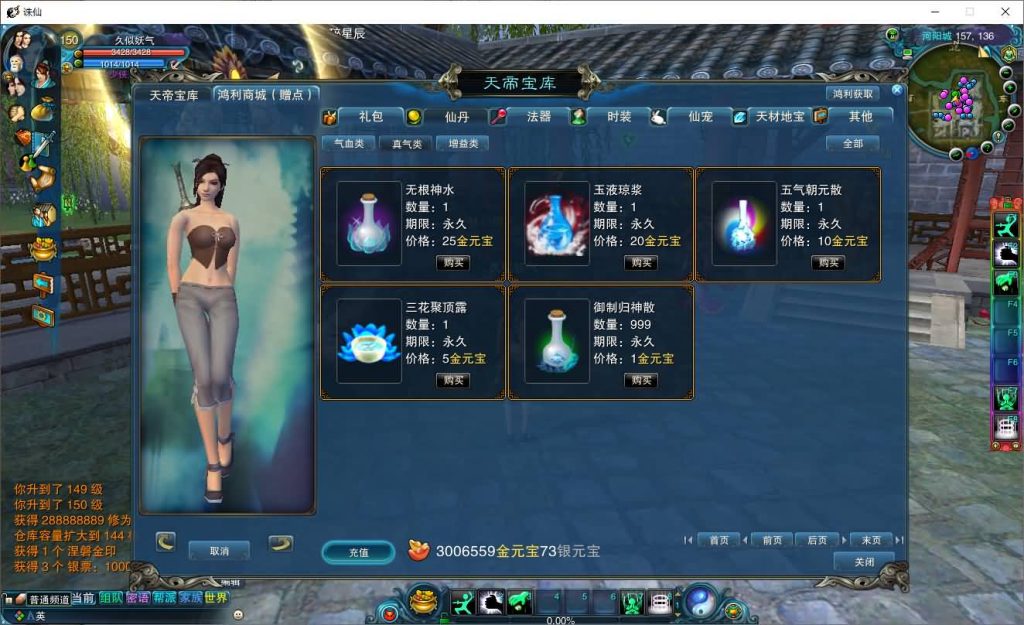Viewport: 1024px width, 625px height.
Task: Choose the 天材地宝 category
Action: coord(780,117)
